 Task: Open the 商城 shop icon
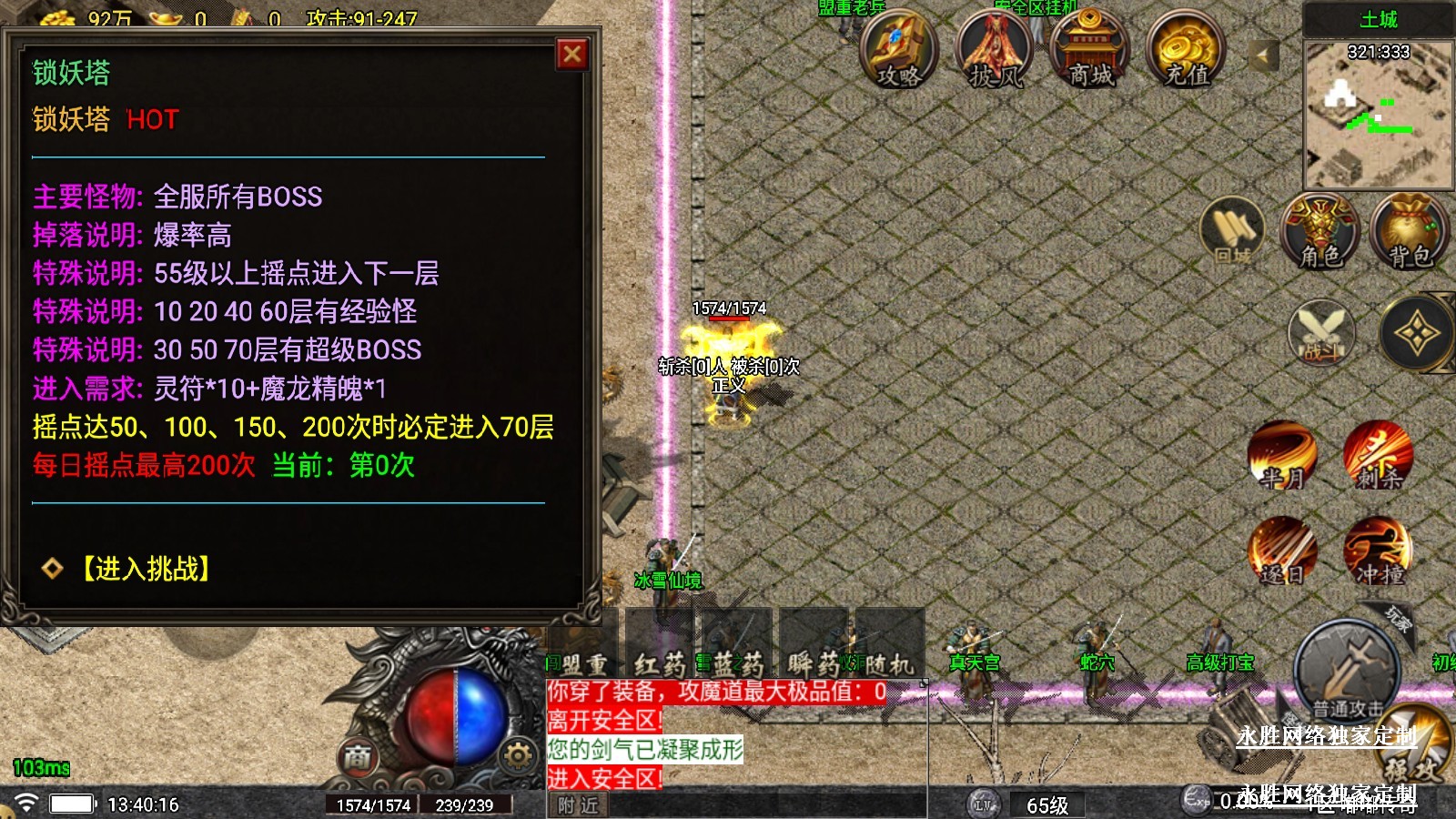coord(1090,50)
